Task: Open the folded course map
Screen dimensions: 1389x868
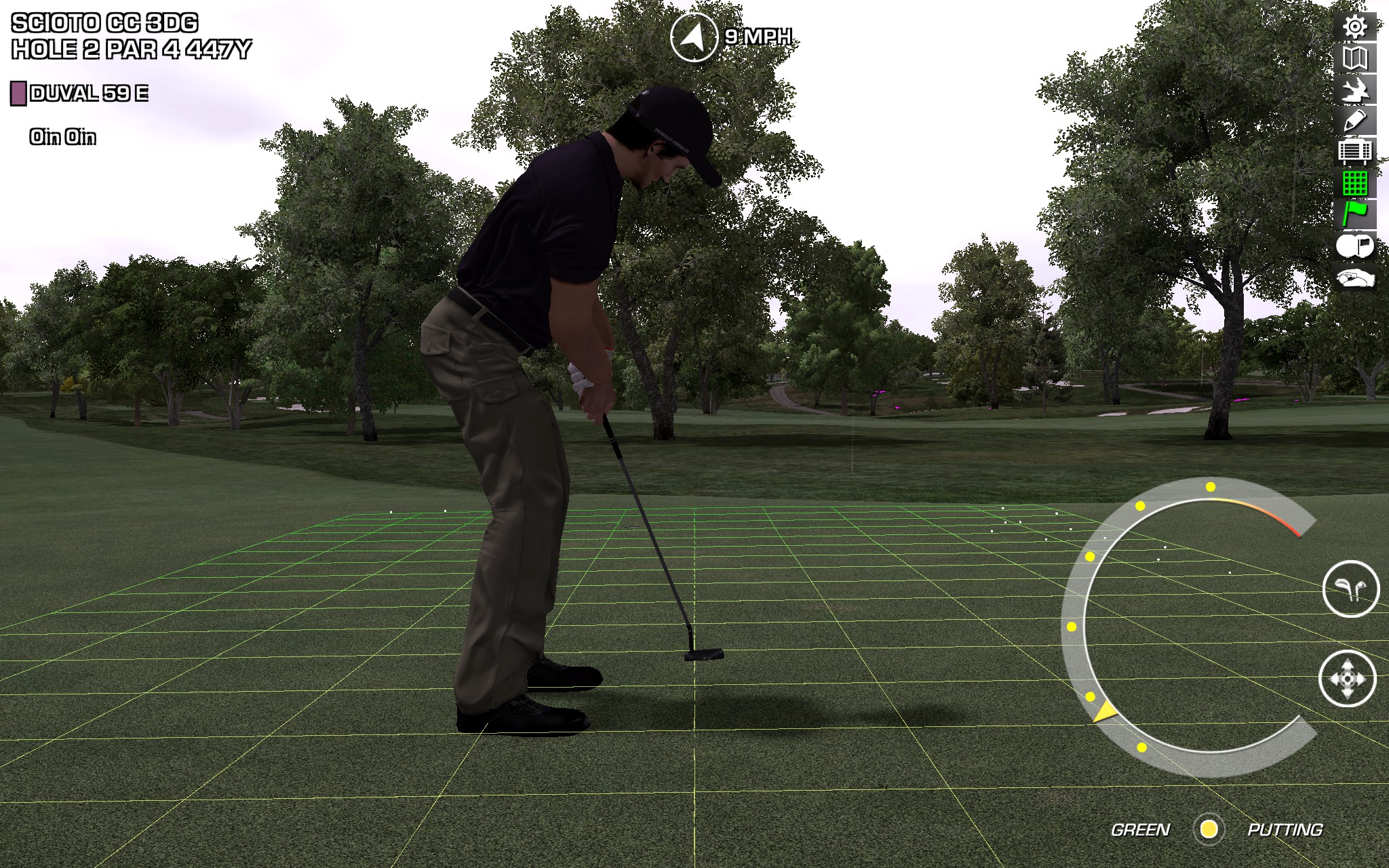Action: tap(1355, 59)
